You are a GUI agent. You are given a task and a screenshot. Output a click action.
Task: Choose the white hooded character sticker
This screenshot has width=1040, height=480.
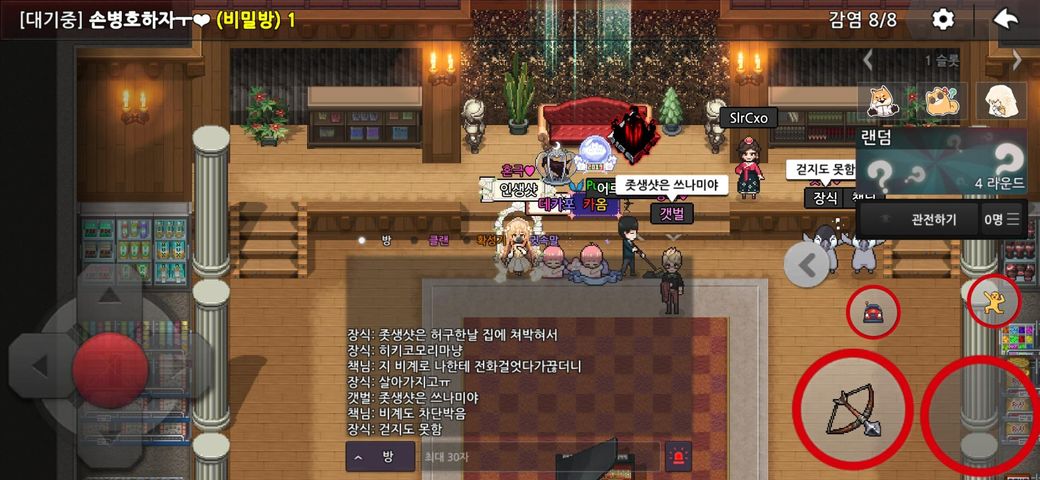pyautogui.click(x=1000, y=101)
